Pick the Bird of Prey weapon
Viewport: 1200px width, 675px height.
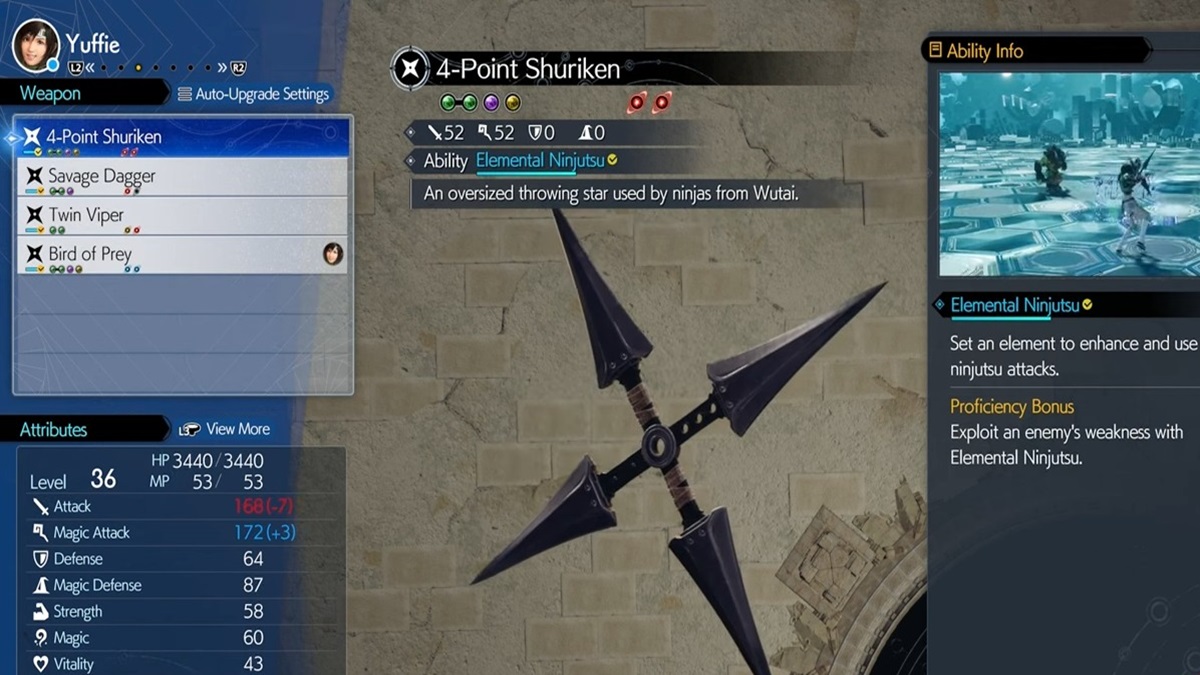[182, 255]
